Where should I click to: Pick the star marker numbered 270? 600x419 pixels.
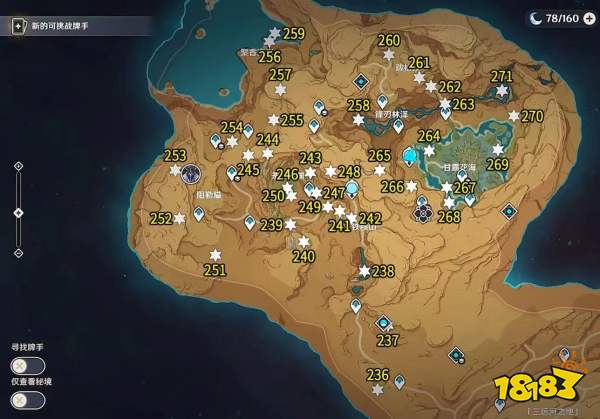pyautogui.click(x=514, y=116)
